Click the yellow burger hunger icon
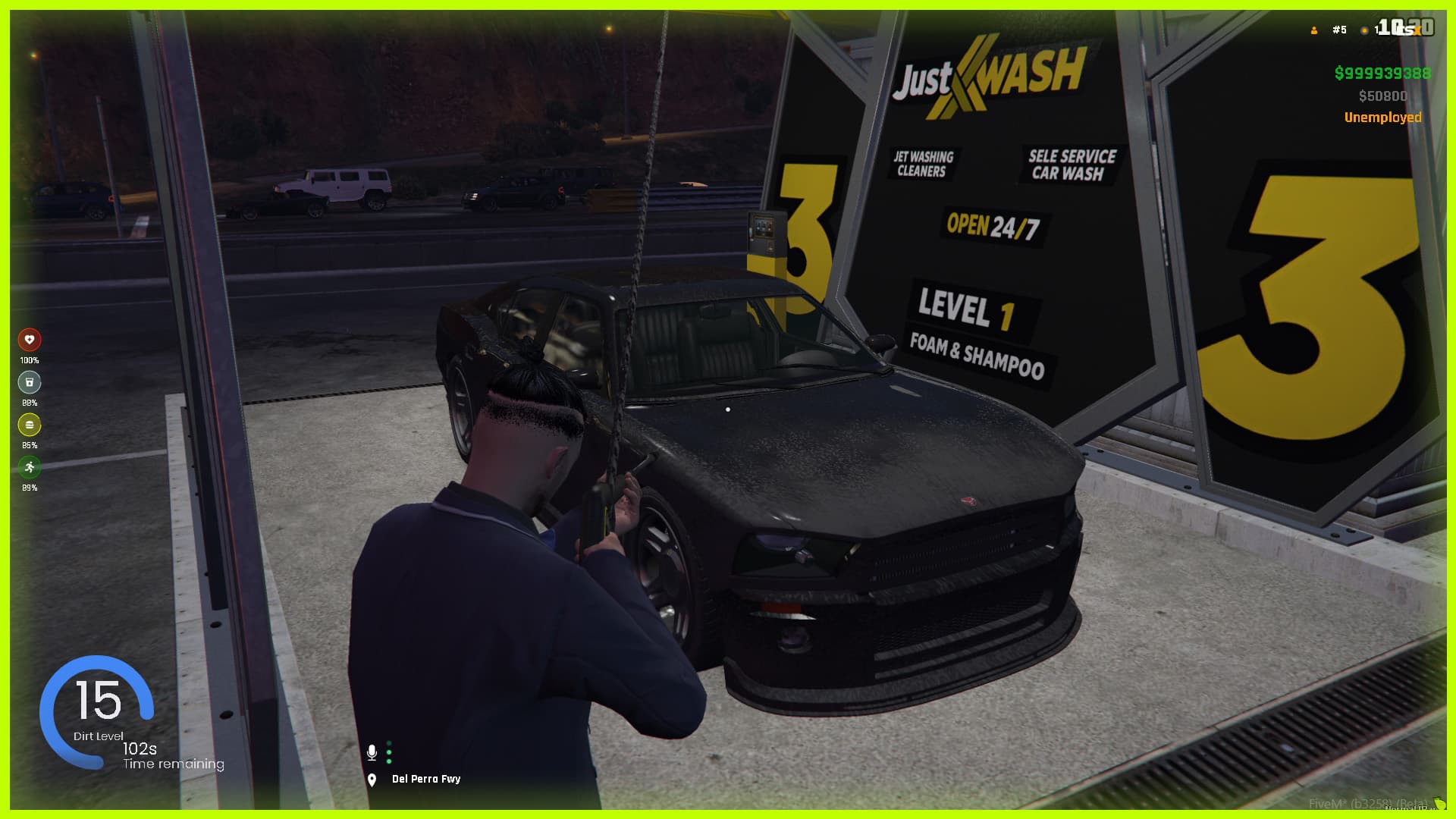The width and height of the screenshot is (1456, 819). point(30,425)
